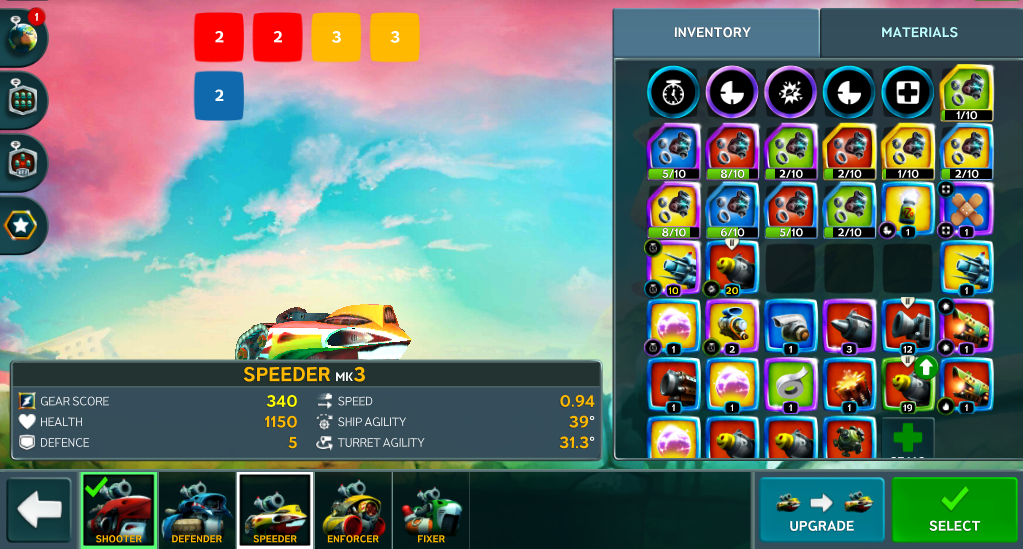This screenshot has height=549, width=1023.
Task: Open the Inventory tab
Action: click(712, 32)
